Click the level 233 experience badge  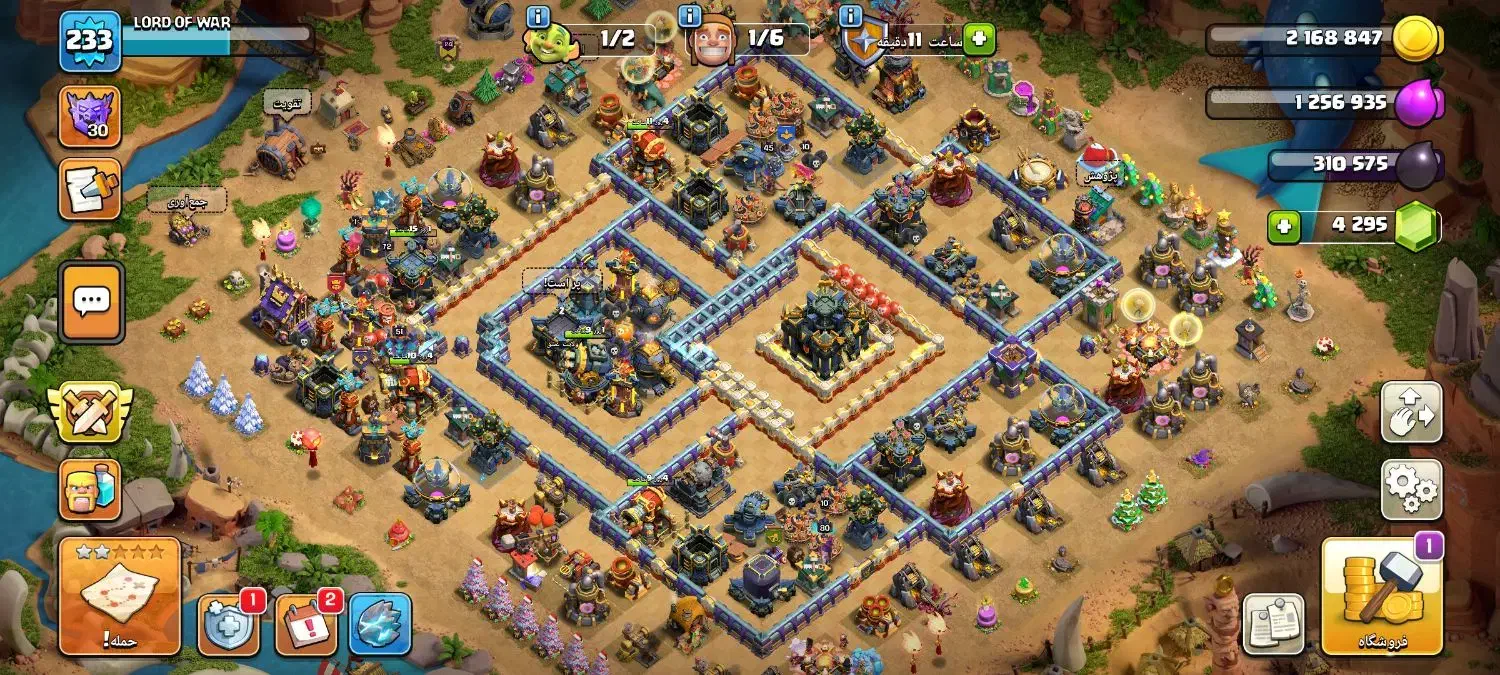pos(90,41)
